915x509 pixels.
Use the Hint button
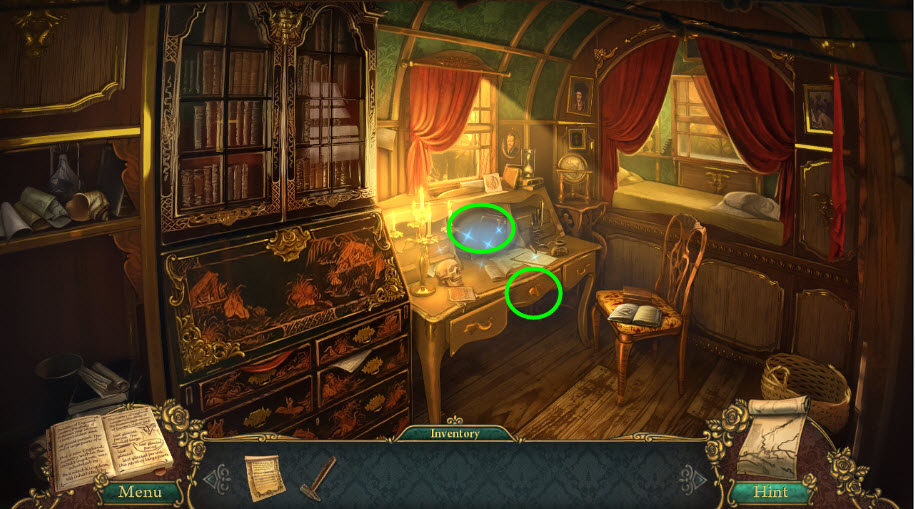pos(768,491)
